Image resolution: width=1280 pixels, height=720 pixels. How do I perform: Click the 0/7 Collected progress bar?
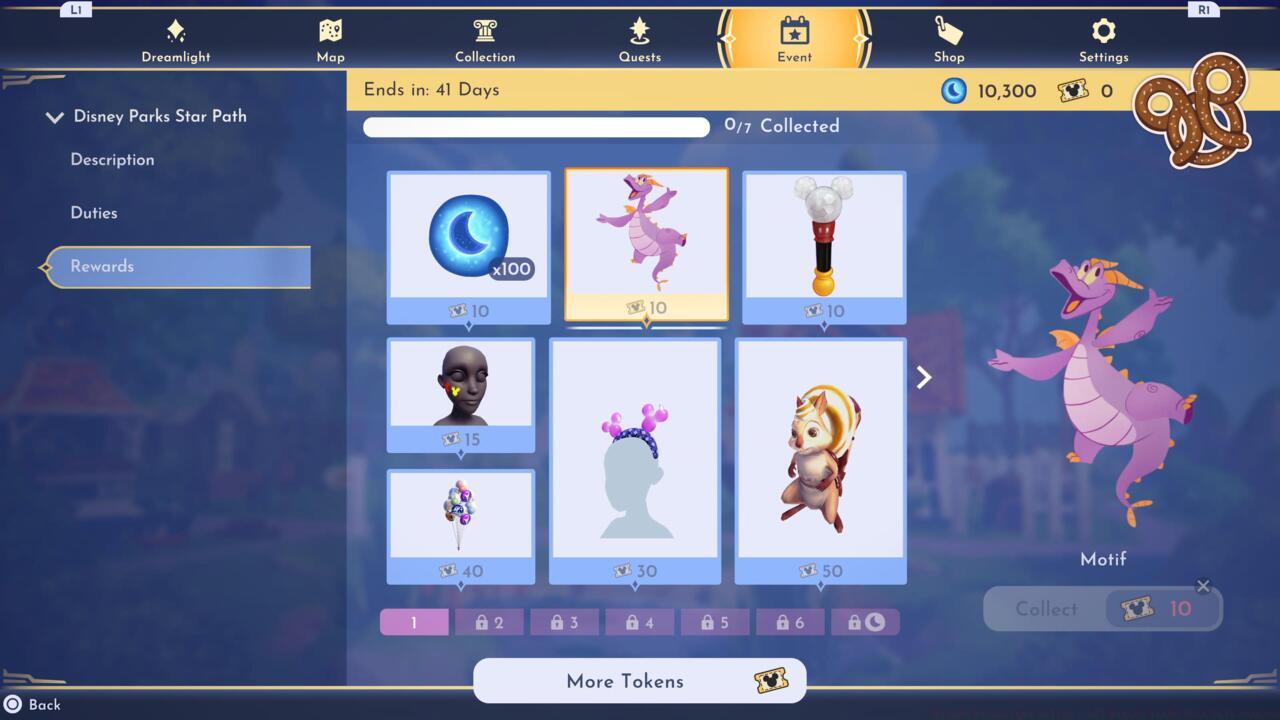(x=536, y=126)
